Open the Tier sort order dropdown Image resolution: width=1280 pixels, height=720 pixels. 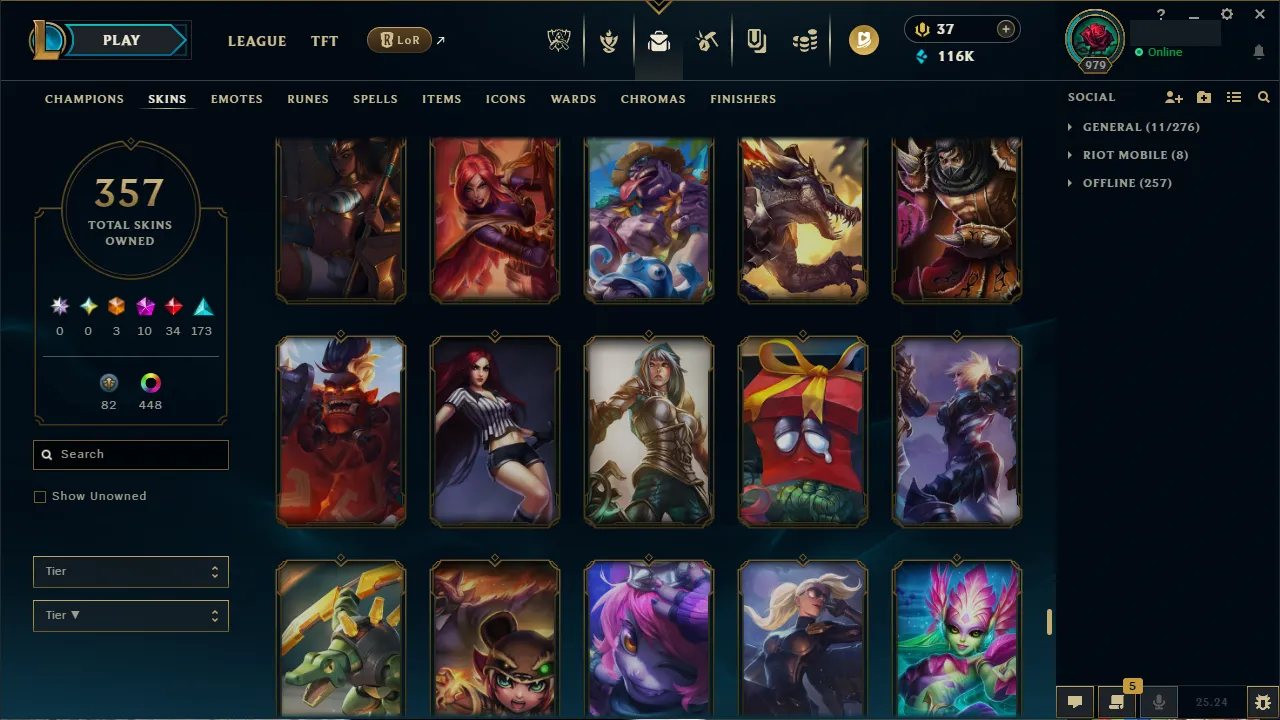[x=130, y=615]
